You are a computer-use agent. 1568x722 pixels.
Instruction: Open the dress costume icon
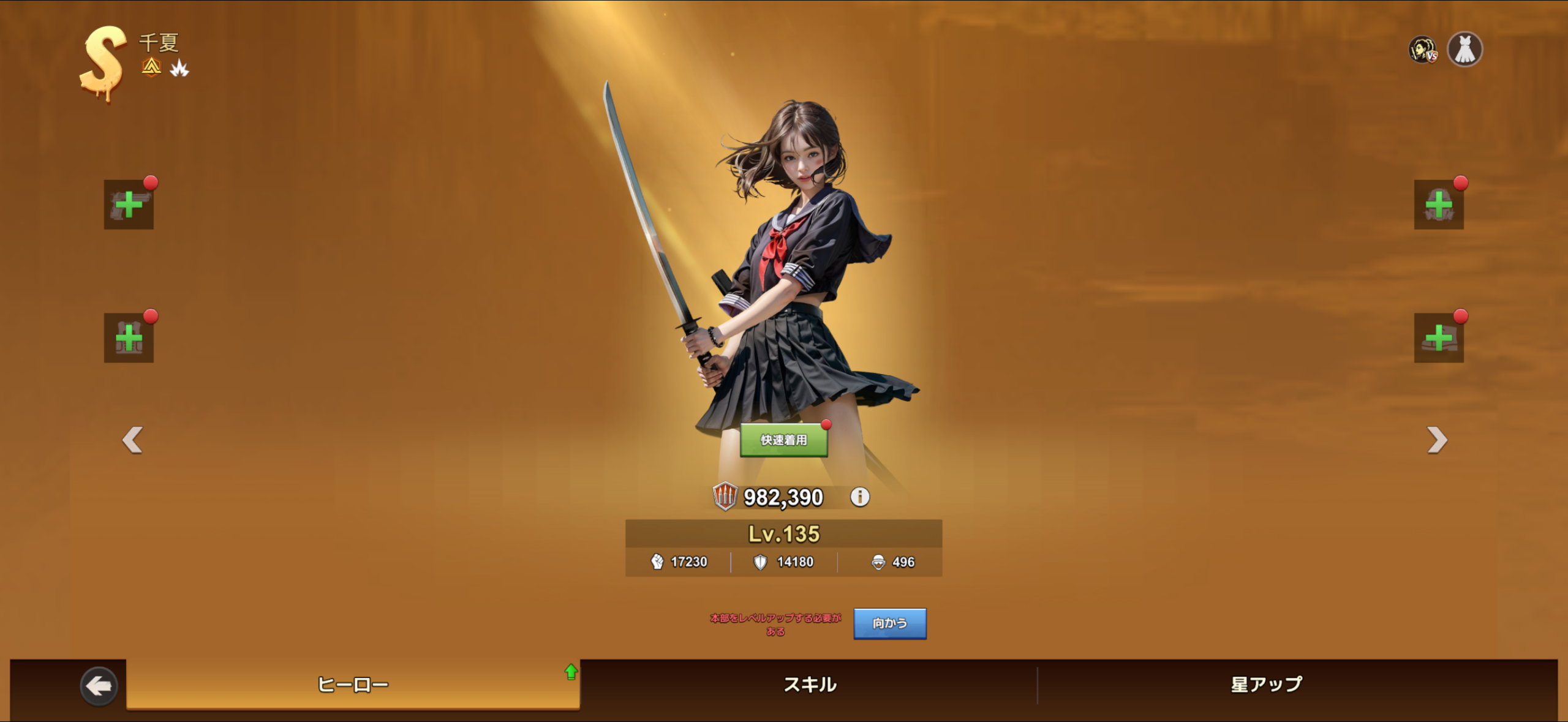click(1464, 50)
